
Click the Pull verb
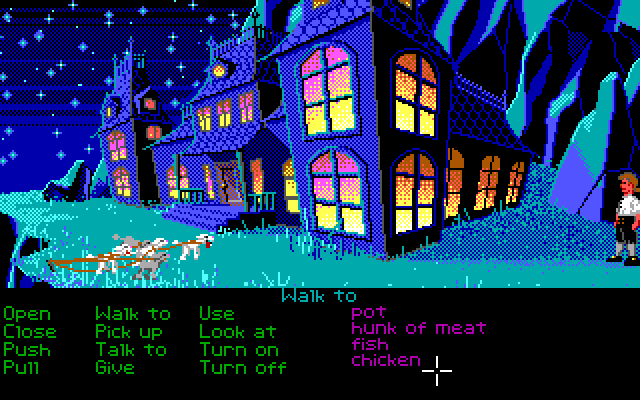click(21, 367)
